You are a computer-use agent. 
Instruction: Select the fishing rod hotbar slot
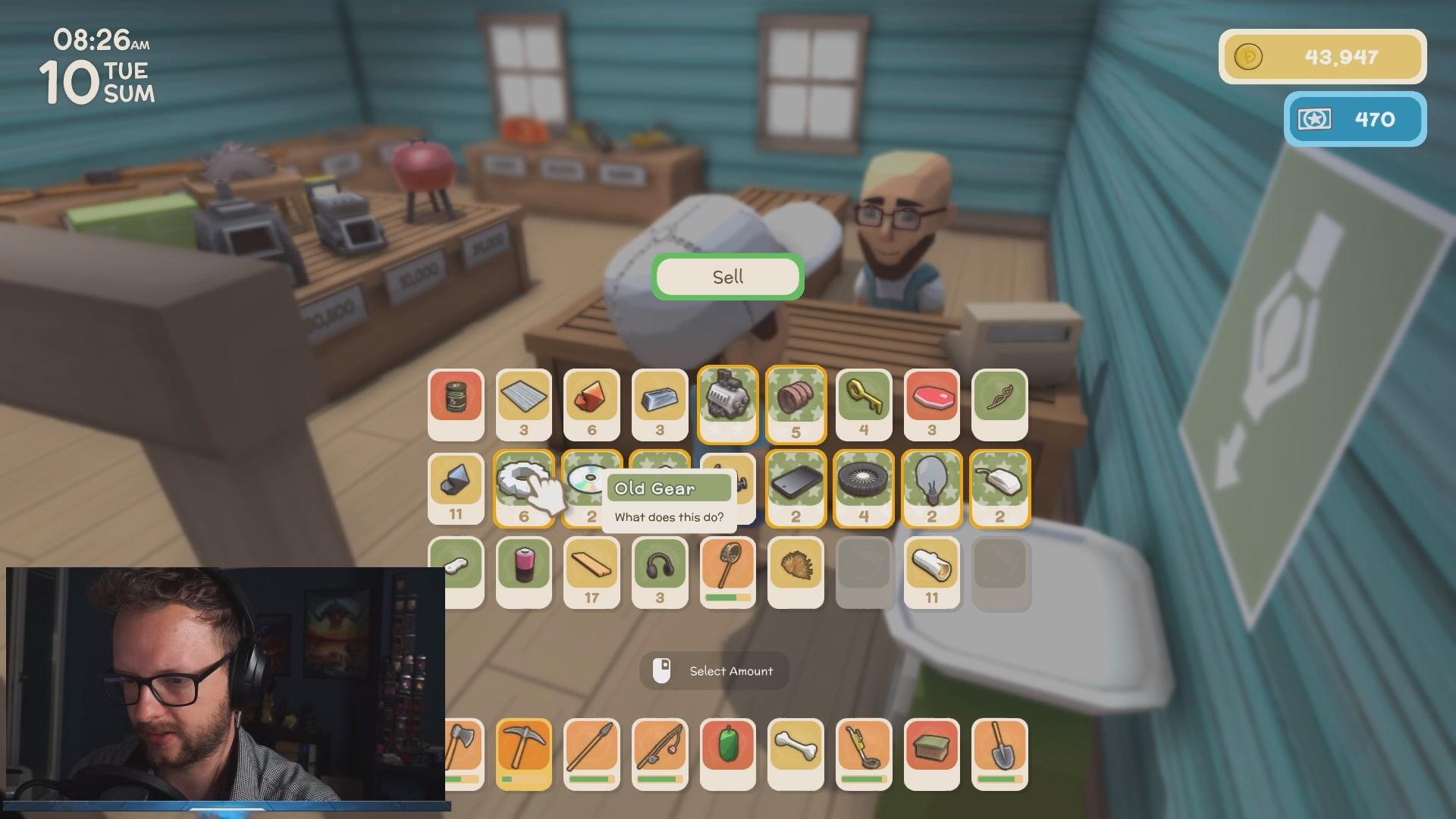point(660,753)
